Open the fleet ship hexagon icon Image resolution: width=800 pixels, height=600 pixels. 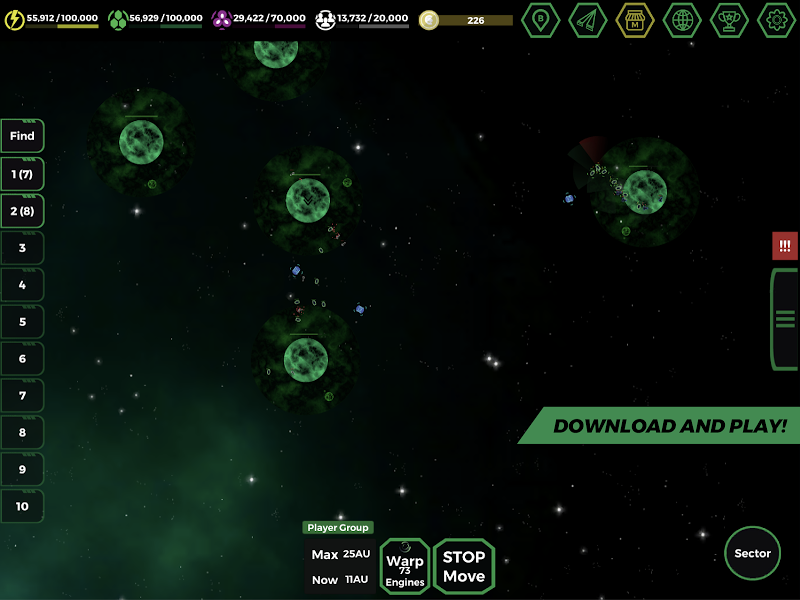pos(588,20)
